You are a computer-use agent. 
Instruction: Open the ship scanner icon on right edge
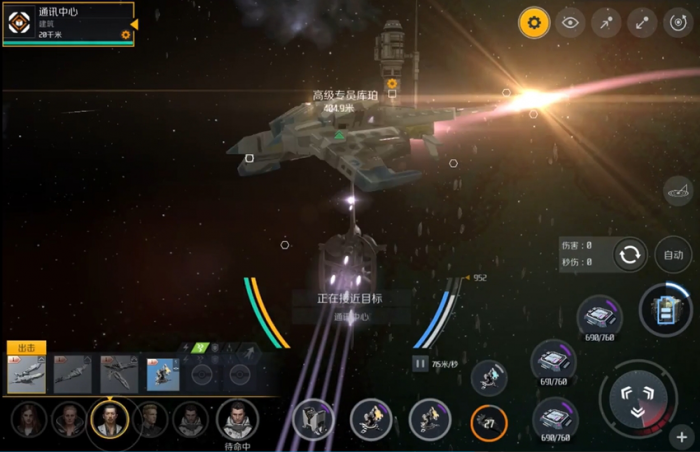pos(679,189)
